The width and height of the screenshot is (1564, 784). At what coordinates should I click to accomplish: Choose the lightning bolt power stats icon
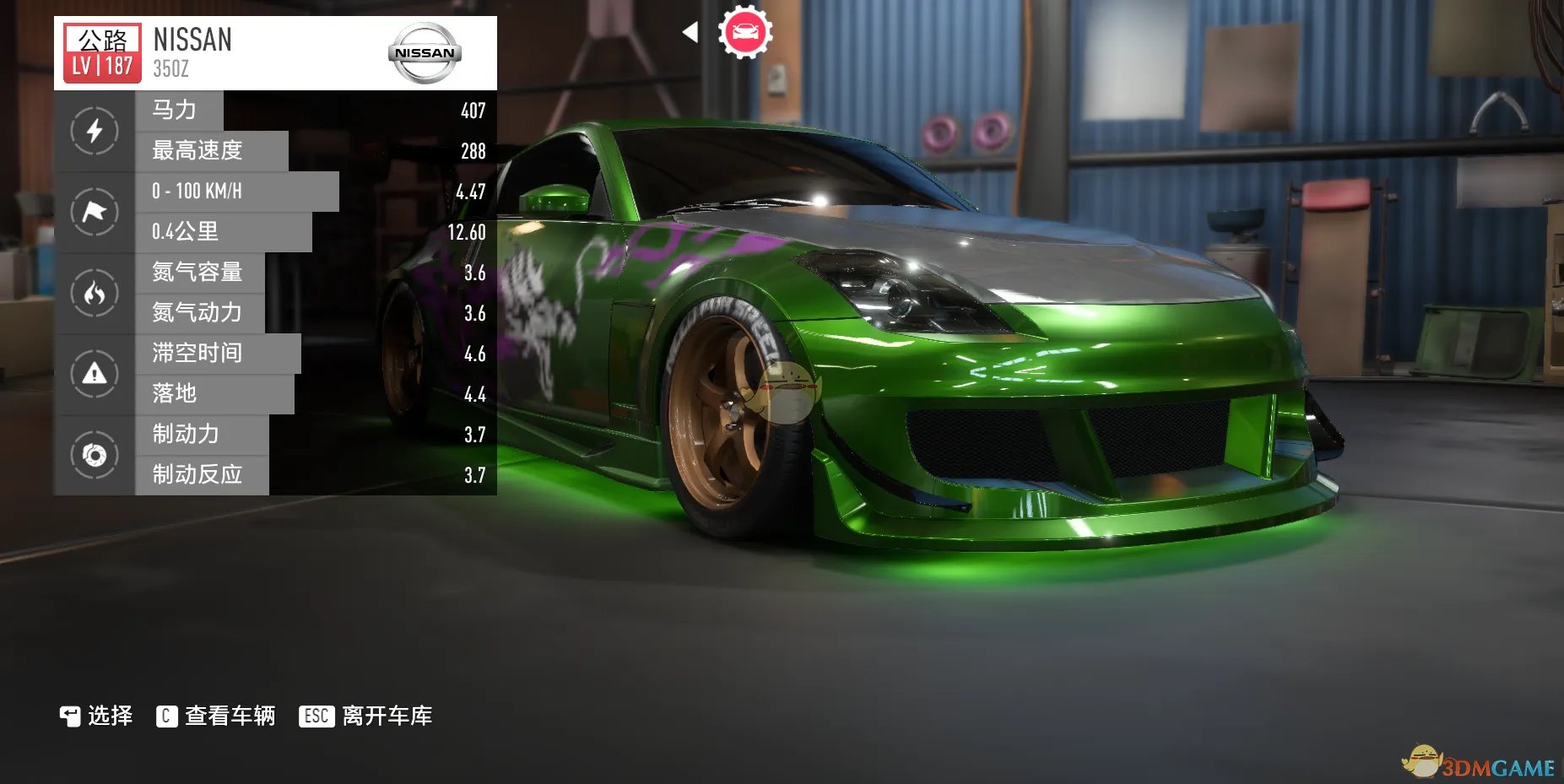tap(95, 131)
